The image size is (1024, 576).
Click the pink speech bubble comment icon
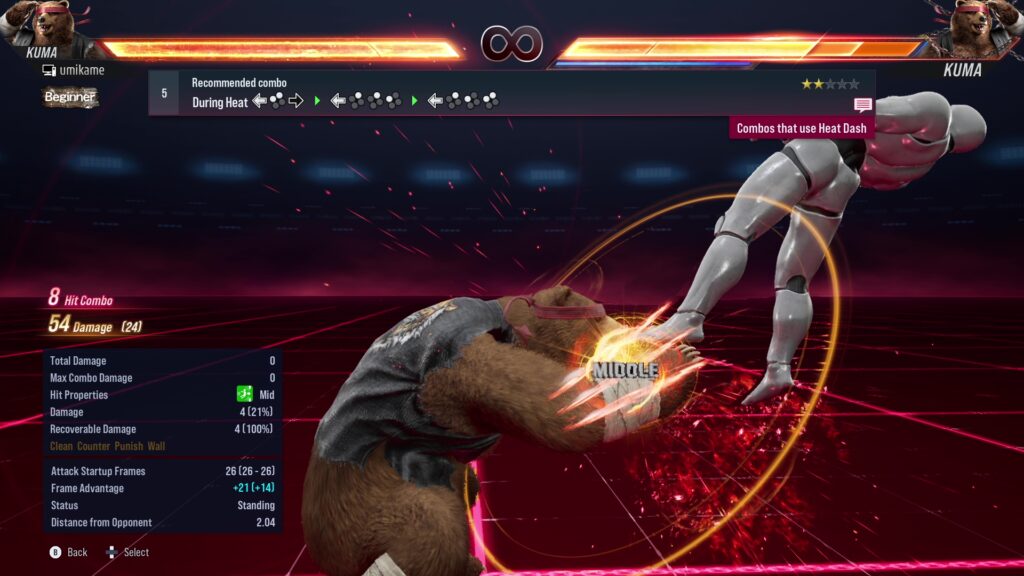click(x=862, y=105)
